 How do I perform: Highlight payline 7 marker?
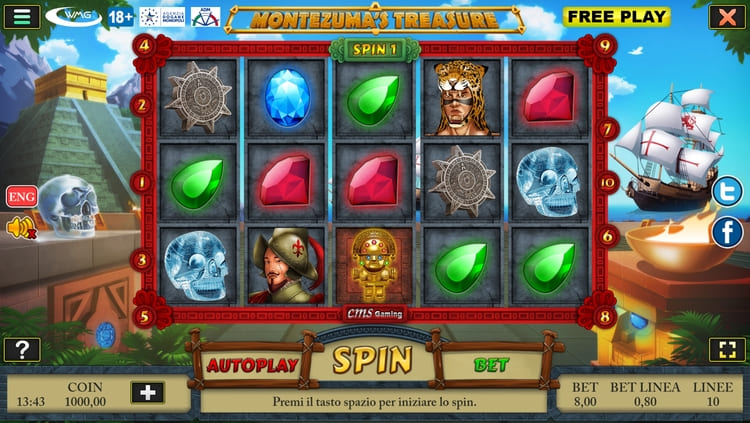607,128
